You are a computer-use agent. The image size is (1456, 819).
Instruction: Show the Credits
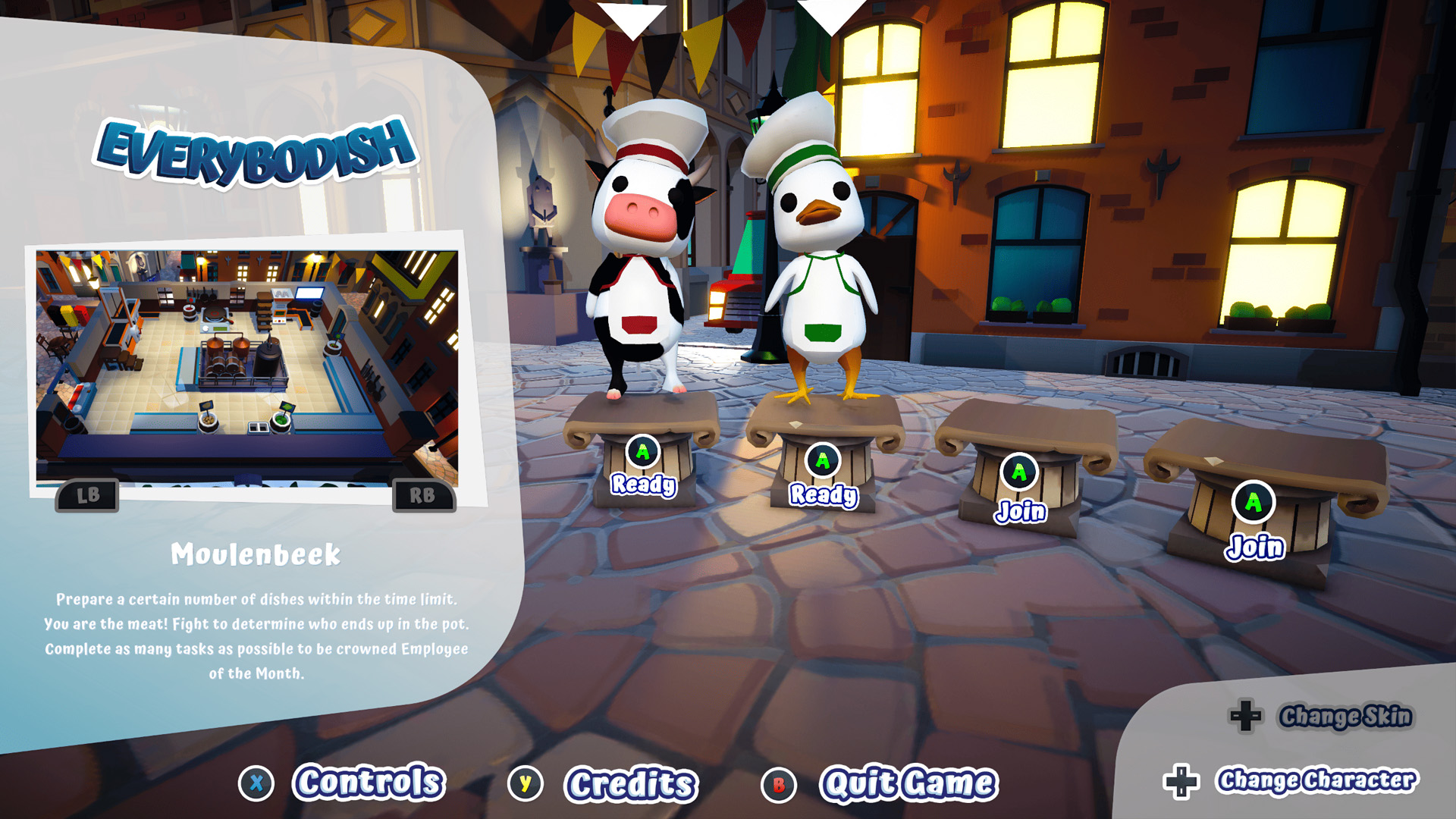pyautogui.click(x=629, y=784)
